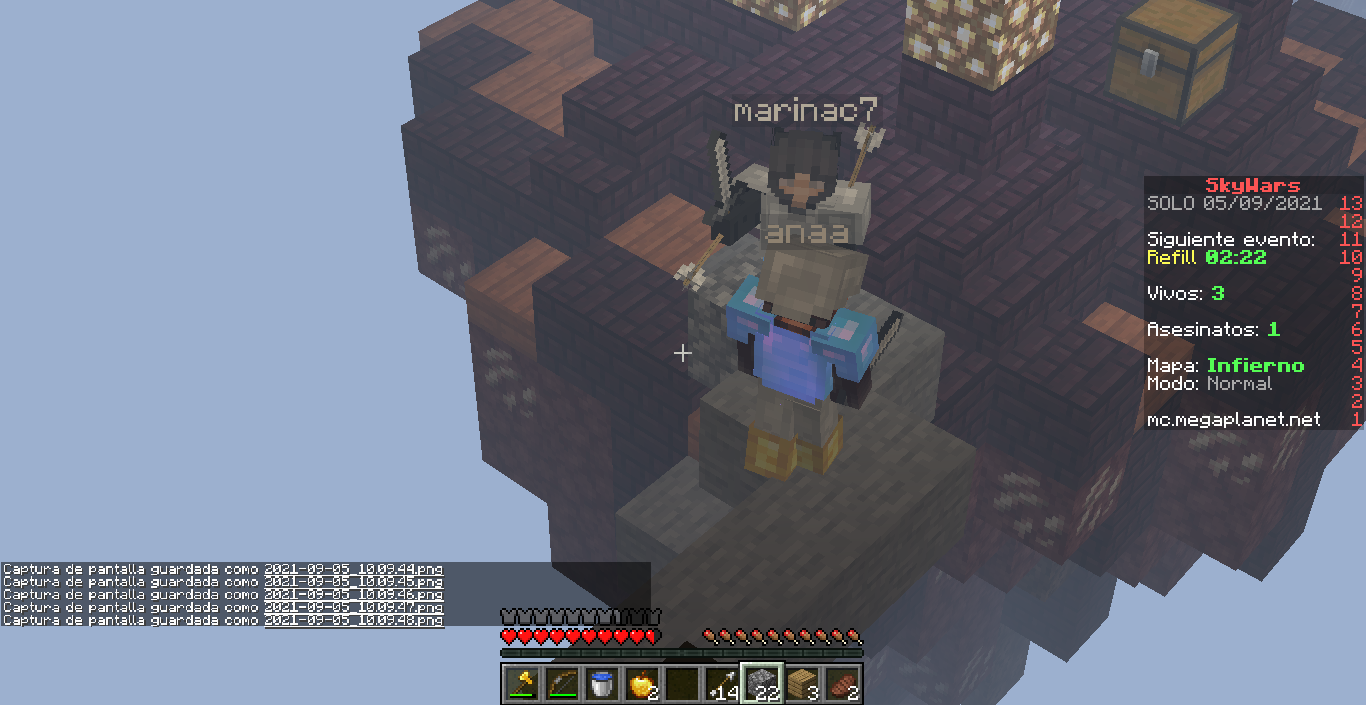The height and width of the screenshot is (705, 1366).
Task: Click the 2021-09-05_10.09.46.png chat link
Action: pos(353,595)
